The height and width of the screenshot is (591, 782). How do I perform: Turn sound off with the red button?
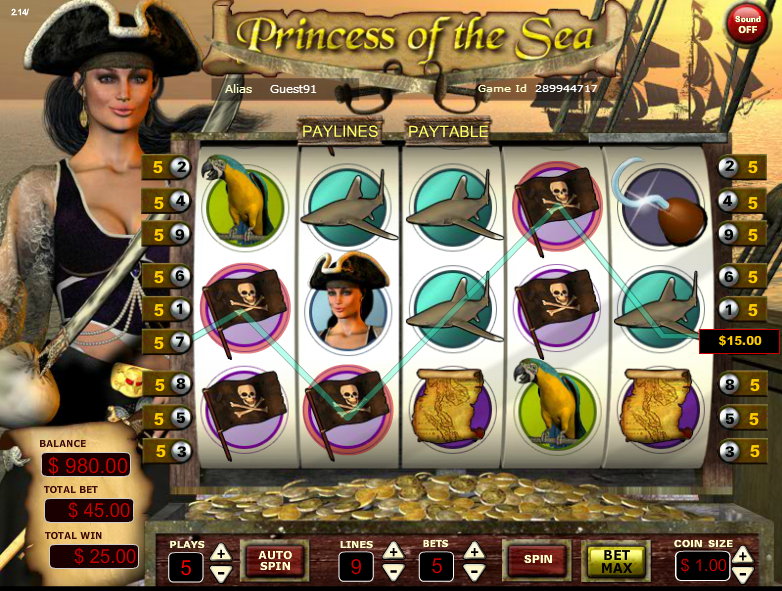(x=747, y=24)
